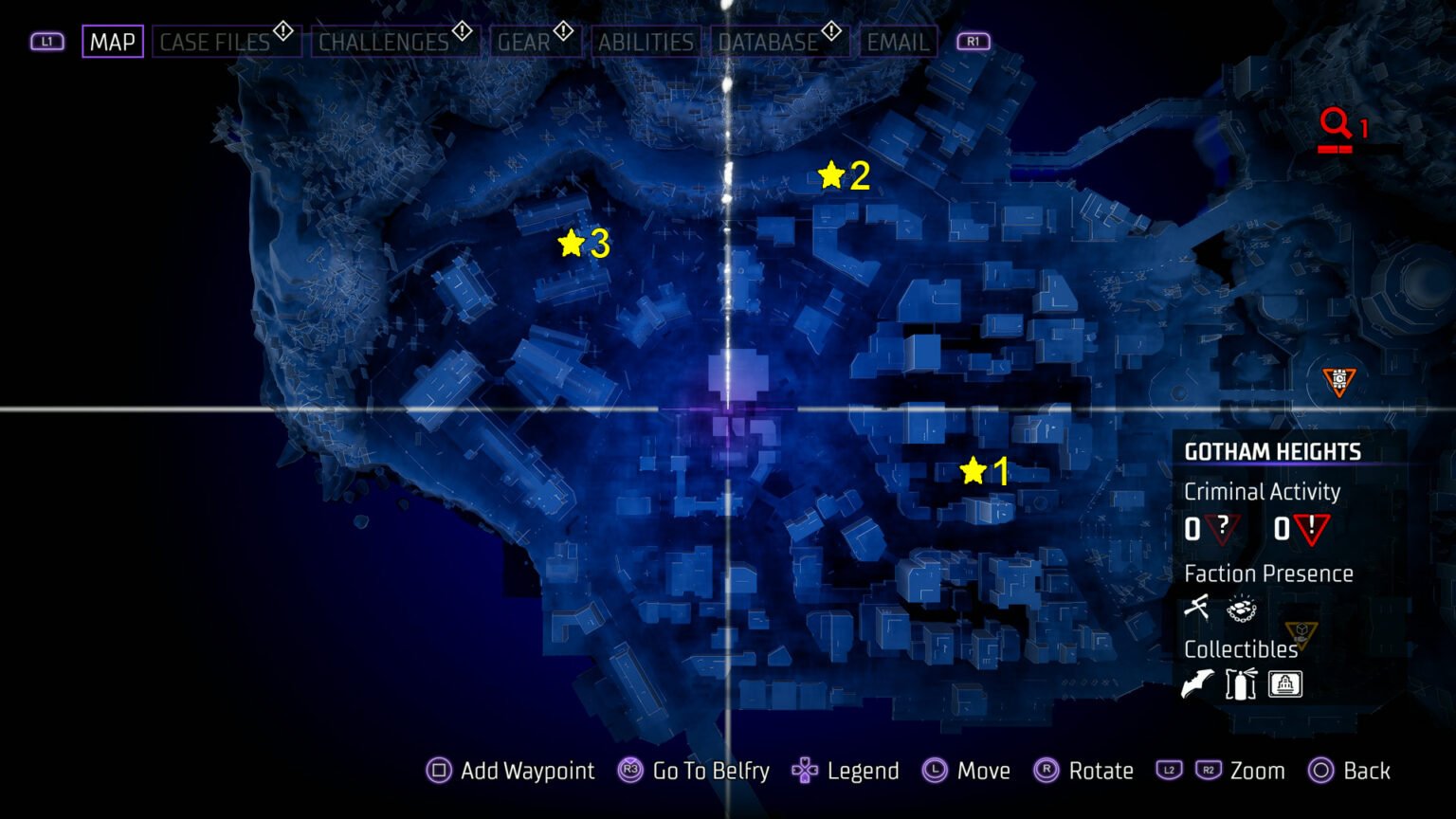Screen dimensions: 1456x819
Task: Open the Database alert badge
Action: [829, 28]
